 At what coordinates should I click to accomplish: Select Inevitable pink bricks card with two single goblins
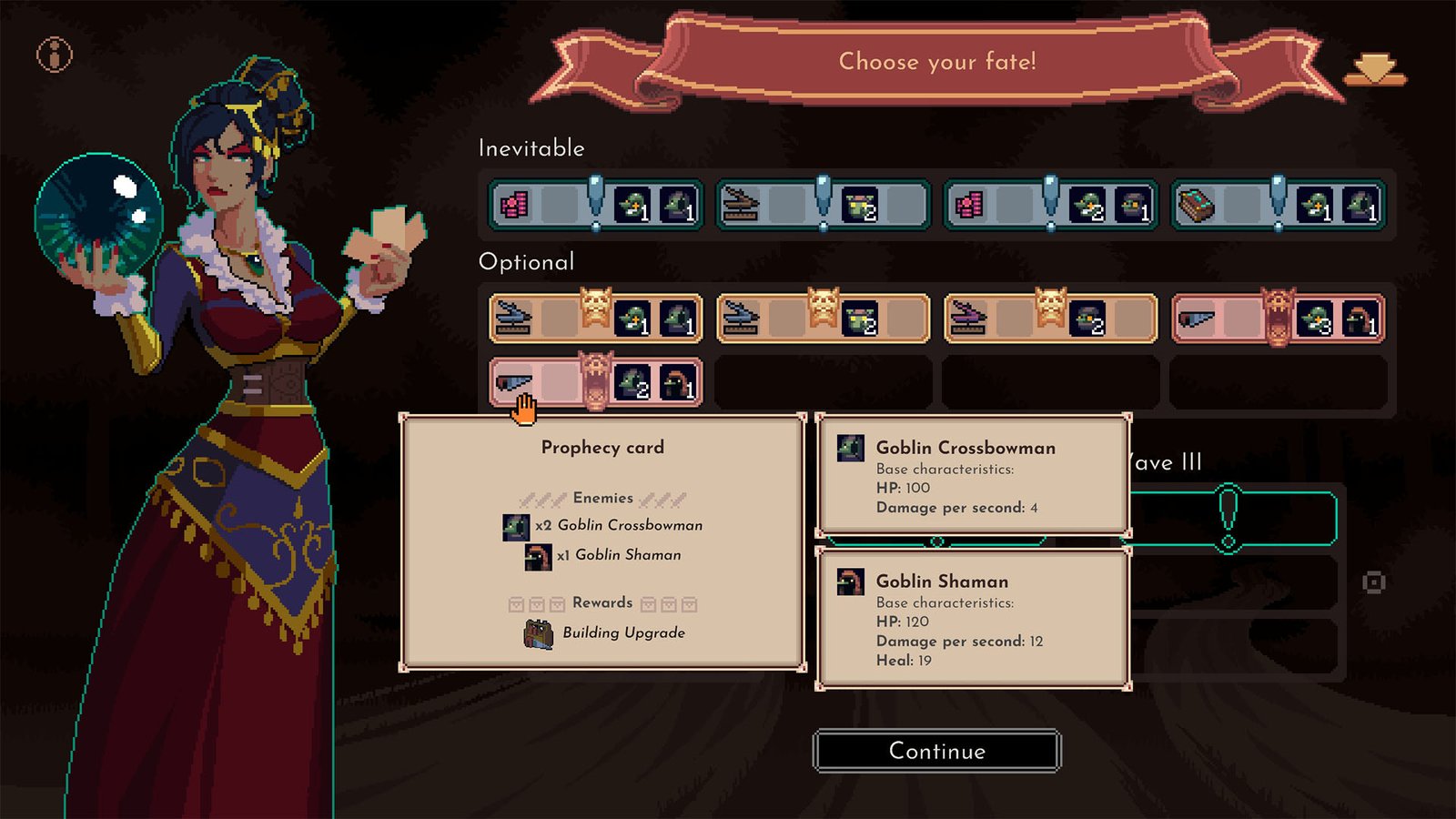[595, 206]
